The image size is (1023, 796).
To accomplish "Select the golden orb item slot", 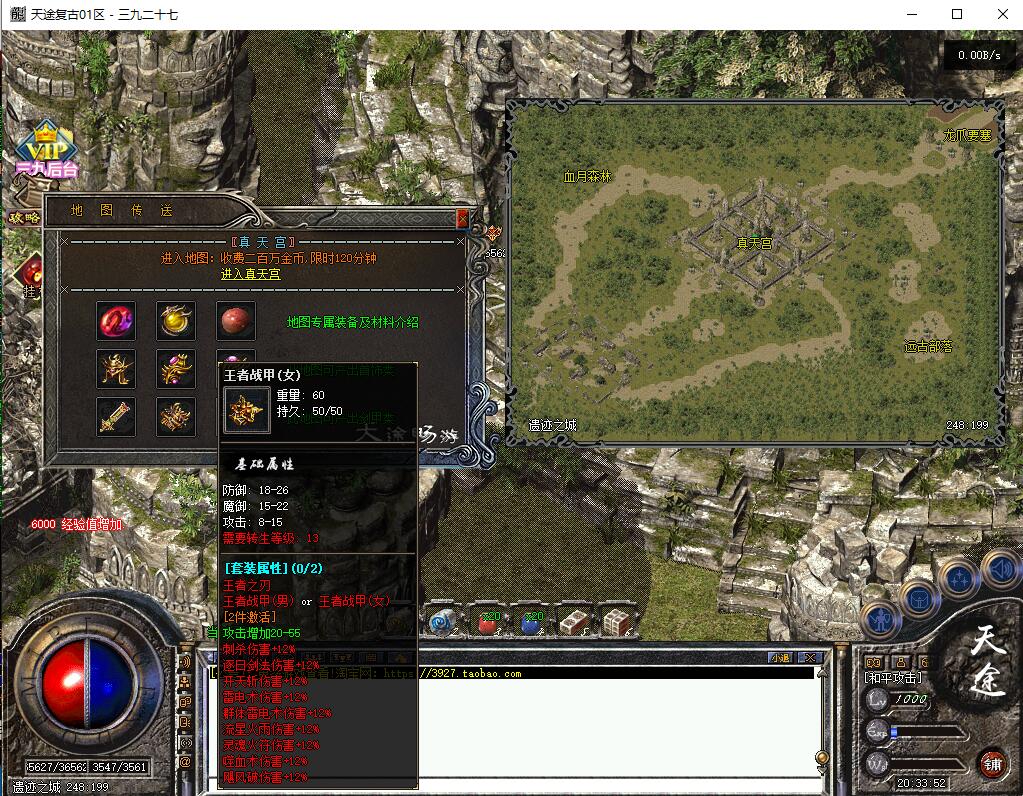I will (176, 321).
